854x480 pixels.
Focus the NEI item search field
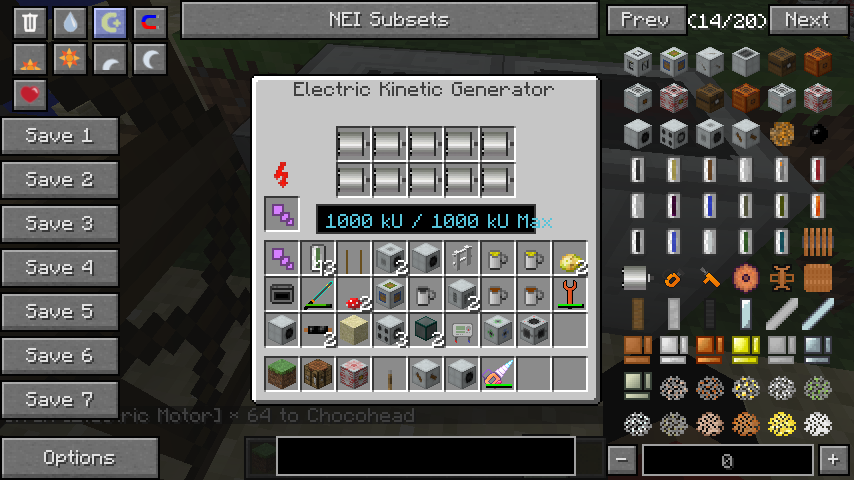[426, 455]
